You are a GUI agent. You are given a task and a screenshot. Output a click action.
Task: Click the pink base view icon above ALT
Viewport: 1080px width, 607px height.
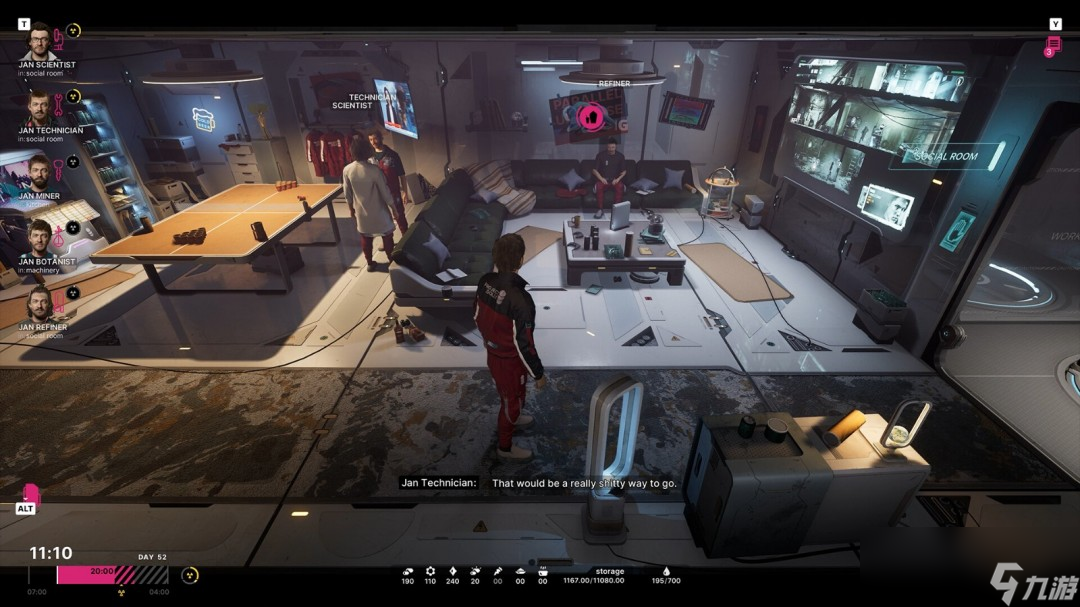(31, 493)
